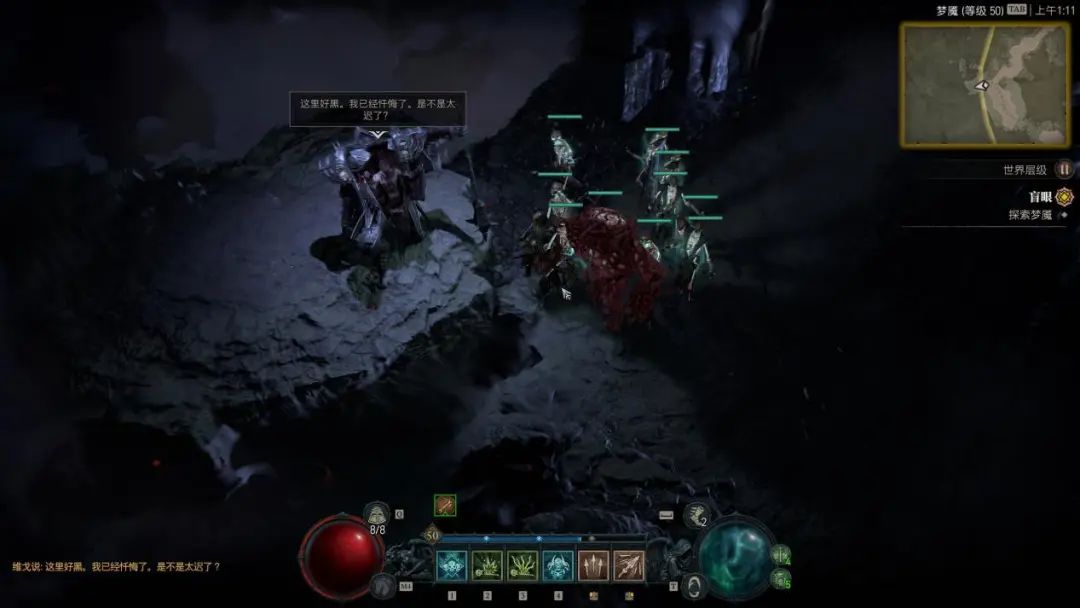The height and width of the screenshot is (608, 1080).
Task: Select the 盲眼 quest tracker entry
Action: tap(1041, 197)
